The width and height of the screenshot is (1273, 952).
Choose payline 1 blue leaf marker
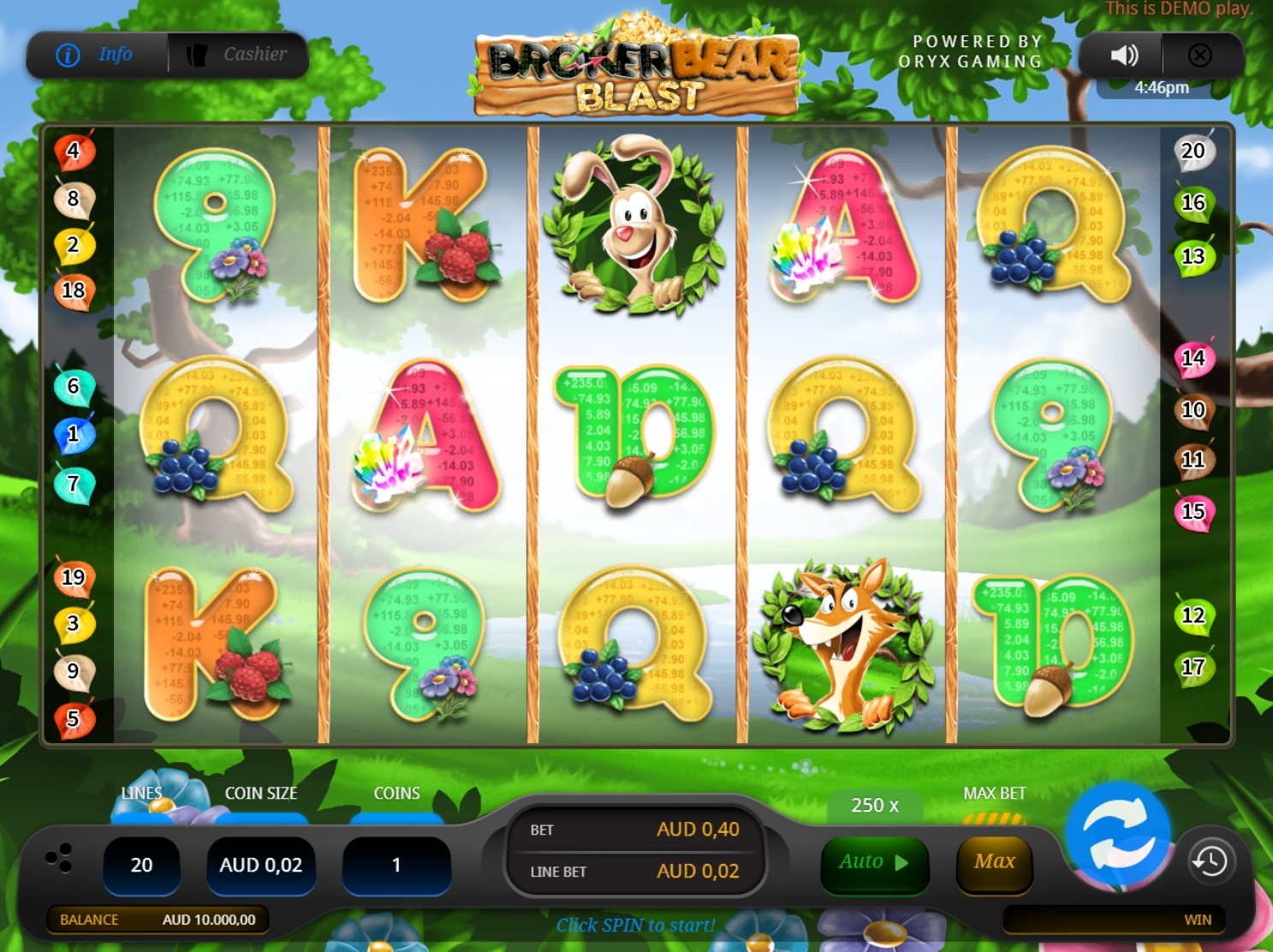point(74,434)
